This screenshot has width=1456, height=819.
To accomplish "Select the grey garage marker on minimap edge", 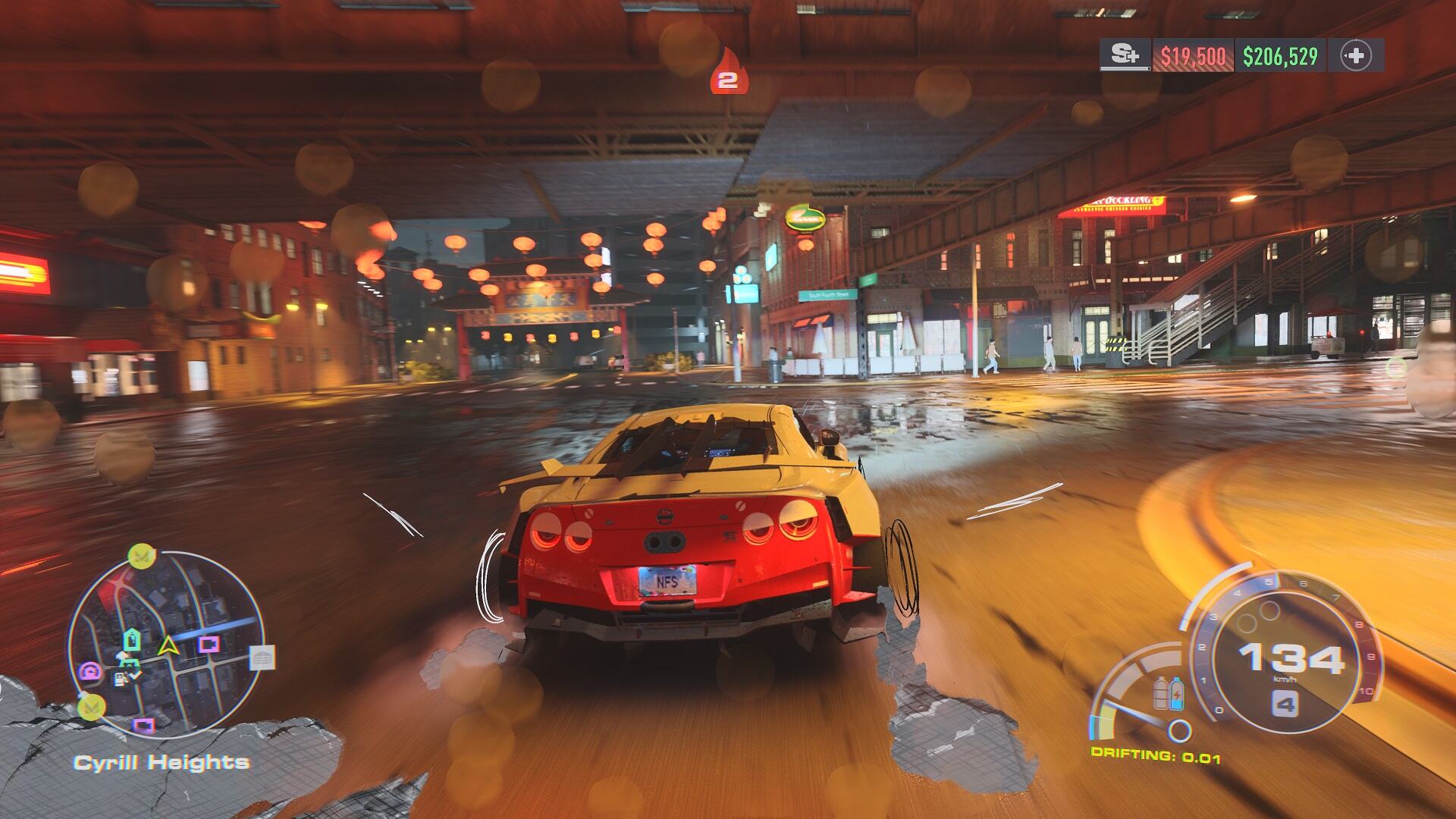I will [x=262, y=658].
